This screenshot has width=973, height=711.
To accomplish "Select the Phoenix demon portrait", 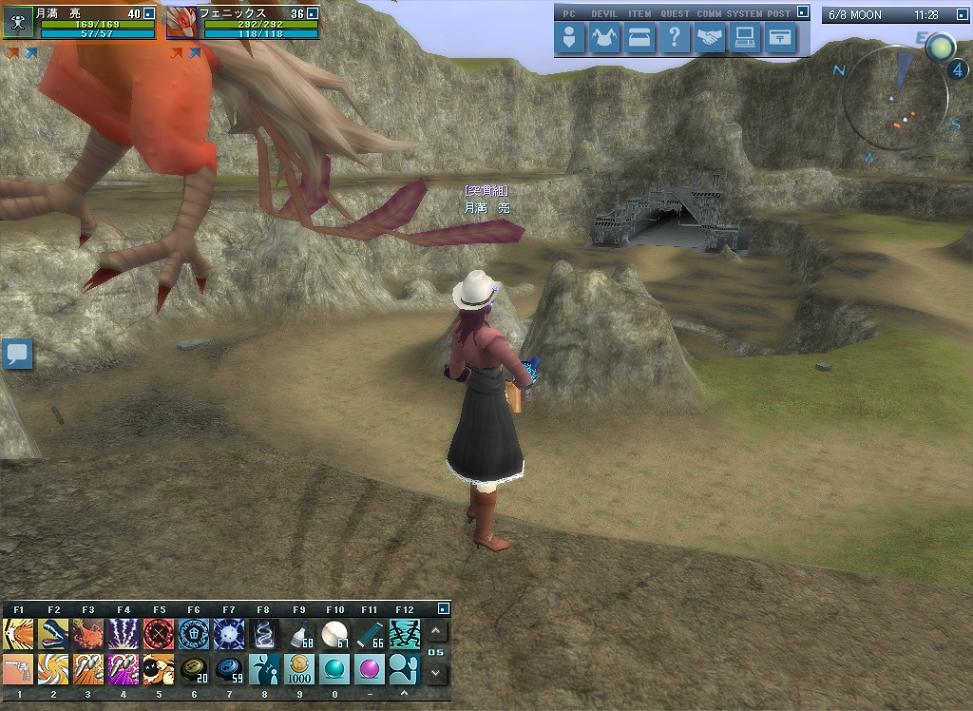I will tap(180, 23).
